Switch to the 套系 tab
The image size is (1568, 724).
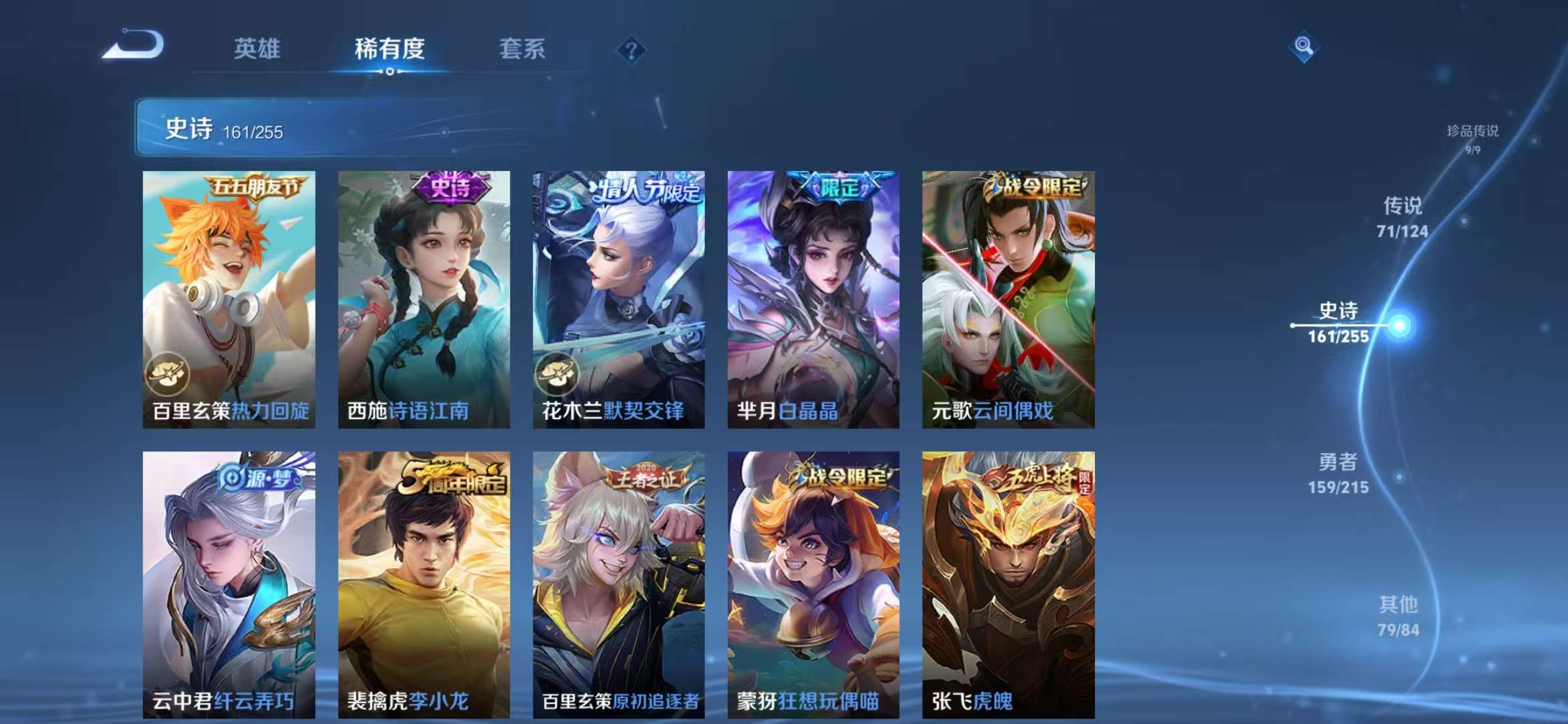coord(521,49)
